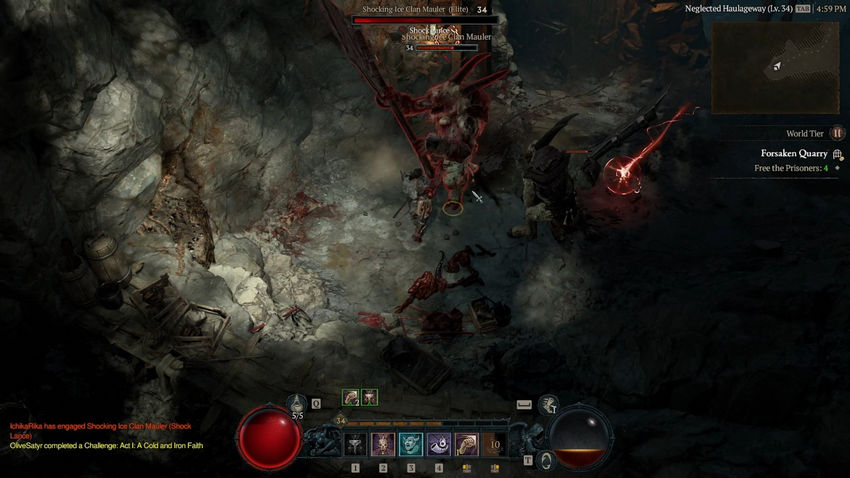Use the clawed arm skill slot
The image size is (850, 478).
466,444
